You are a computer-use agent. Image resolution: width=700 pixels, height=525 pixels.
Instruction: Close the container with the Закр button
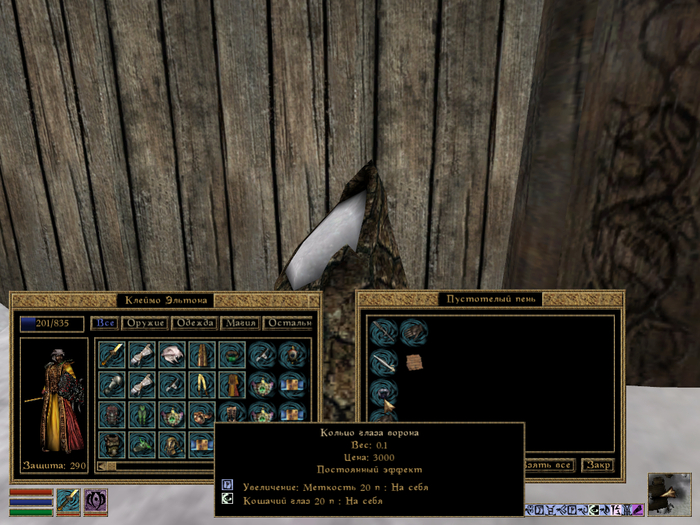click(x=598, y=465)
